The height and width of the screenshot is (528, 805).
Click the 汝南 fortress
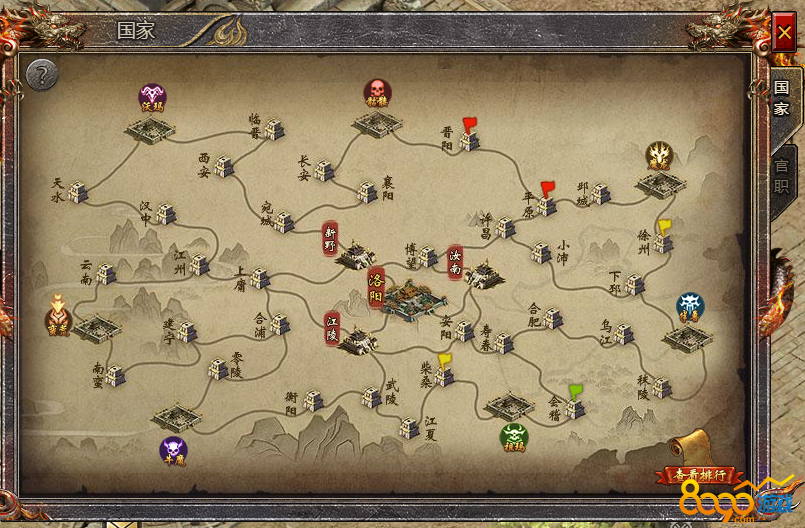click(x=484, y=273)
